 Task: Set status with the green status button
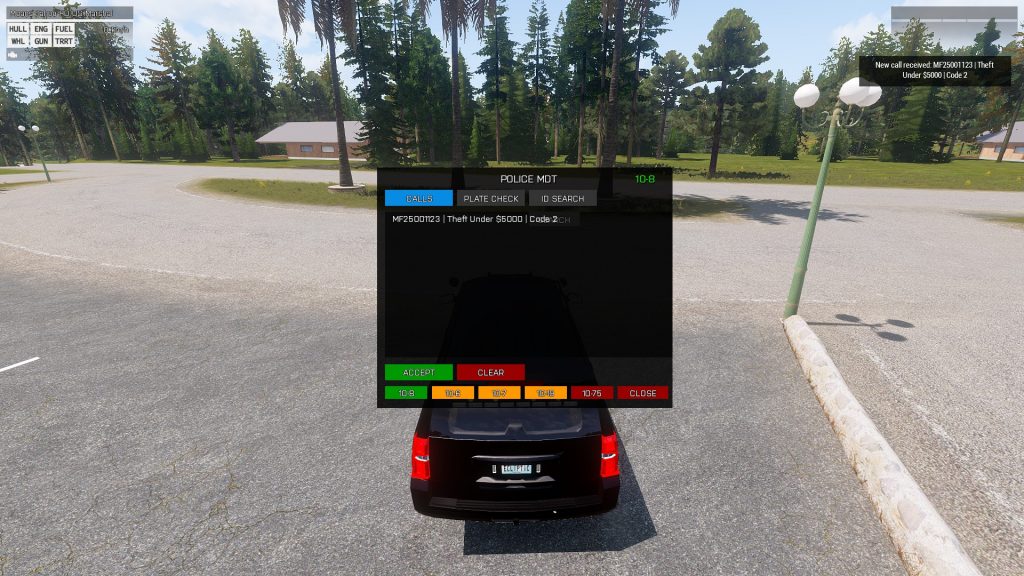pos(405,393)
